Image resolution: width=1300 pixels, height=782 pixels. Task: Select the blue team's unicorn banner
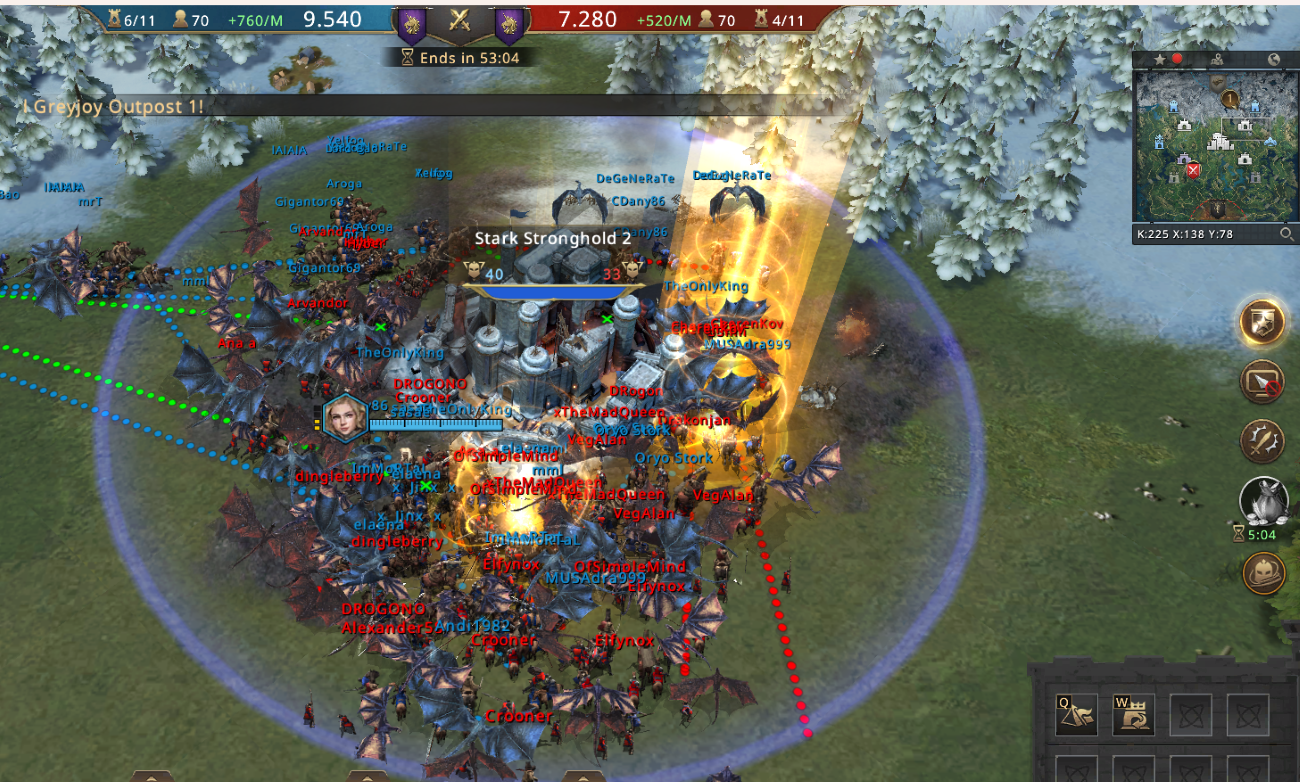coord(411,22)
